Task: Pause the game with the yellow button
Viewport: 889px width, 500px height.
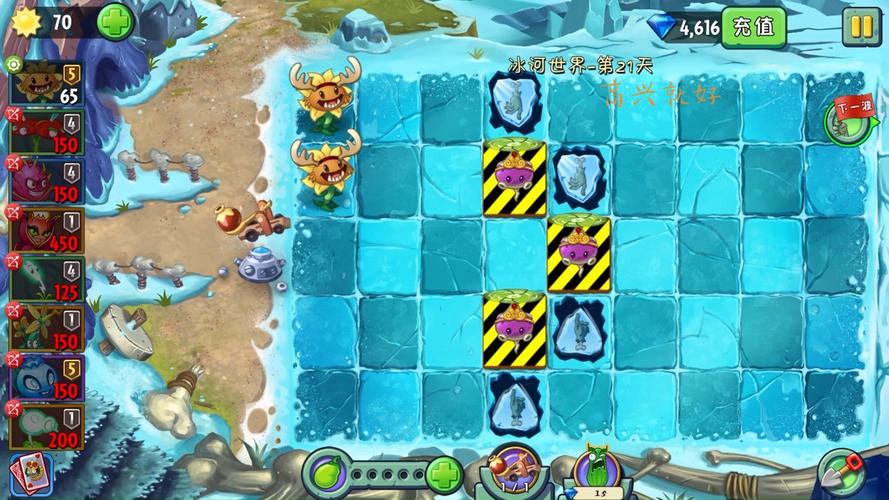Action: pyautogui.click(x=859, y=27)
